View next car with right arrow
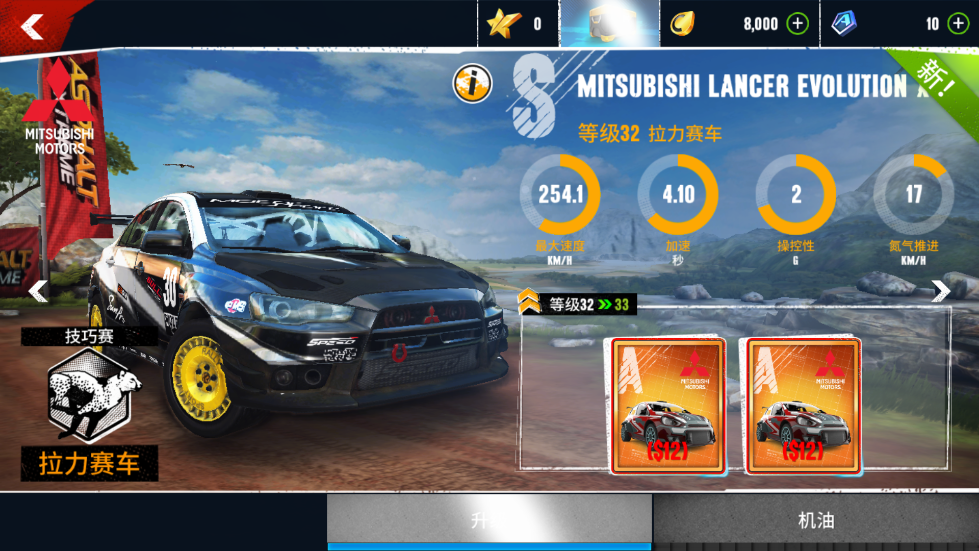979x551 pixels. coord(941,291)
